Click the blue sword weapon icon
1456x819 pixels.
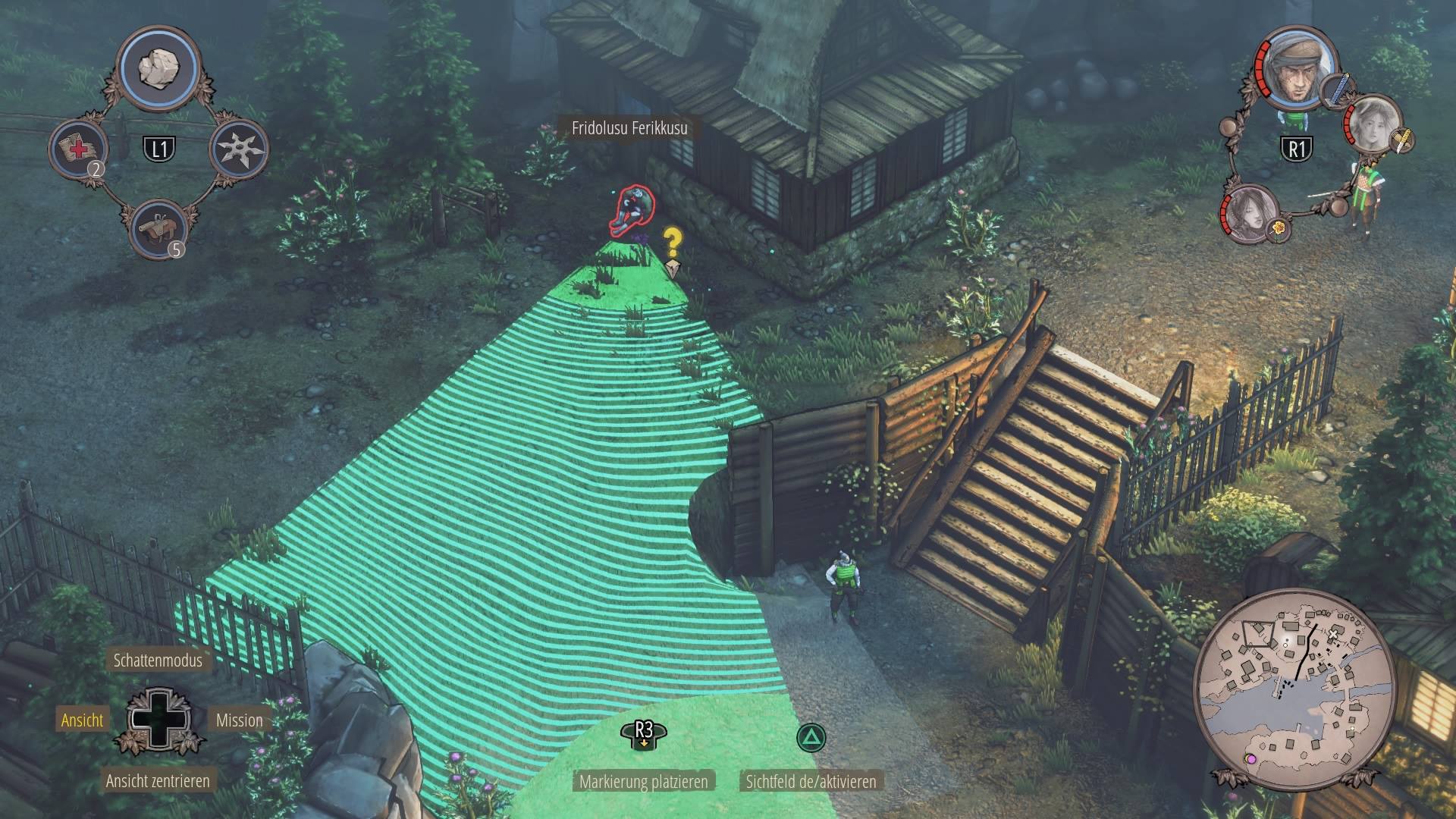[x=1338, y=88]
